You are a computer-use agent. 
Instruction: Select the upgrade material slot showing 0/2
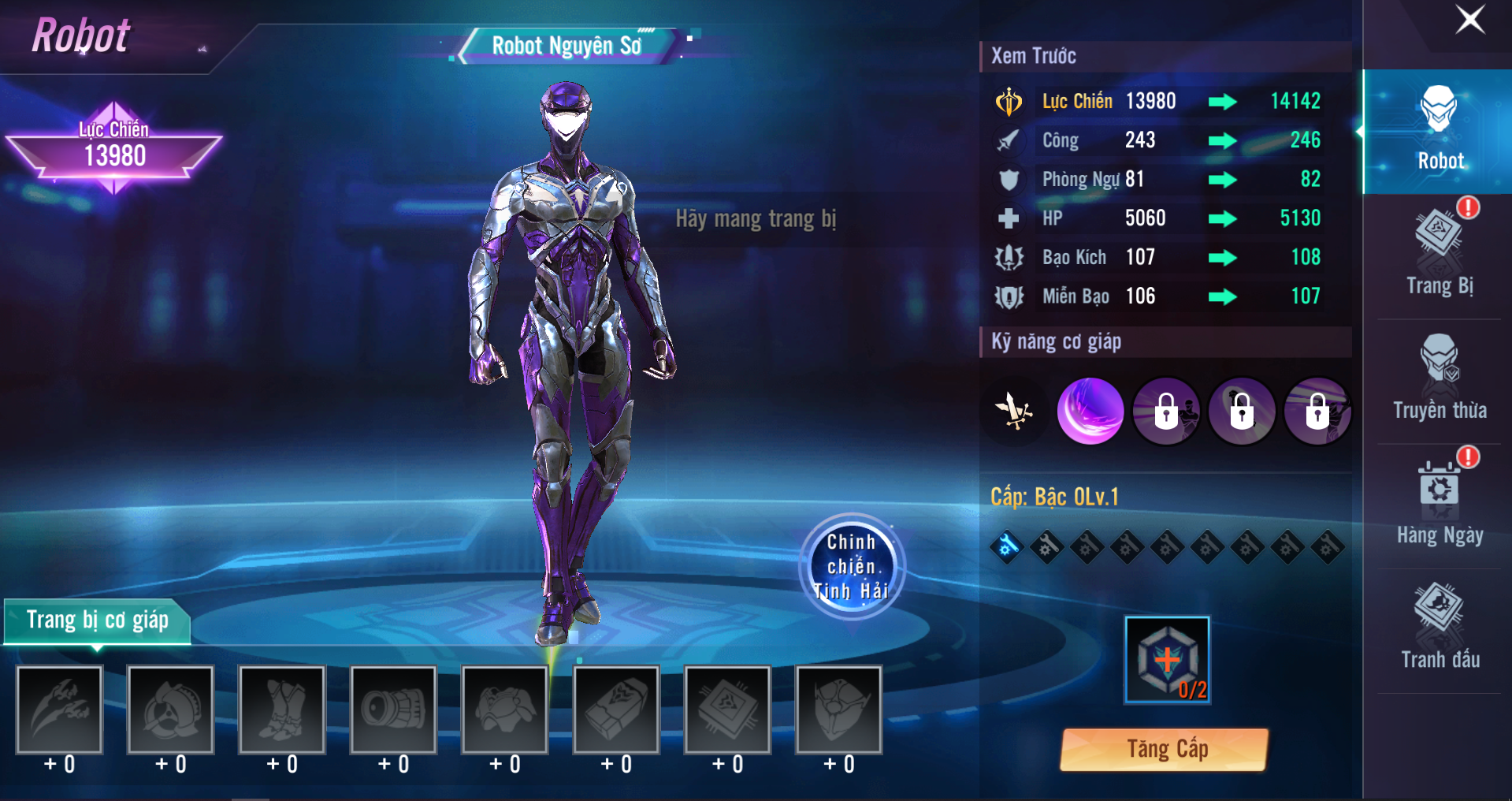[x=1167, y=660]
